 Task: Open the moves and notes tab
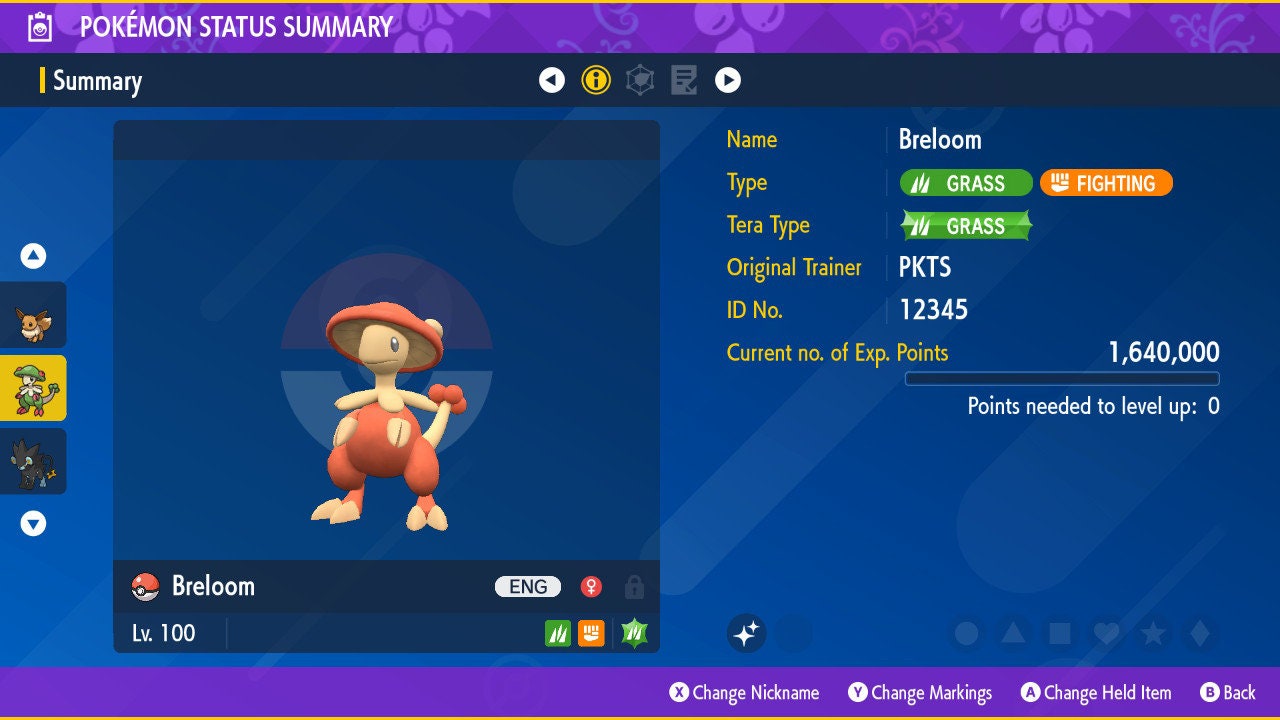pyautogui.click(x=684, y=80)
